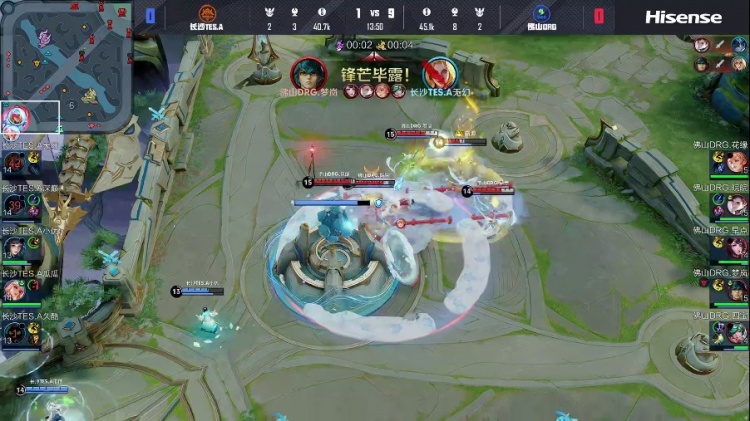Select player 佛山DRG.早点's portrait
750x421 pixels.
(x=736, y=248)
